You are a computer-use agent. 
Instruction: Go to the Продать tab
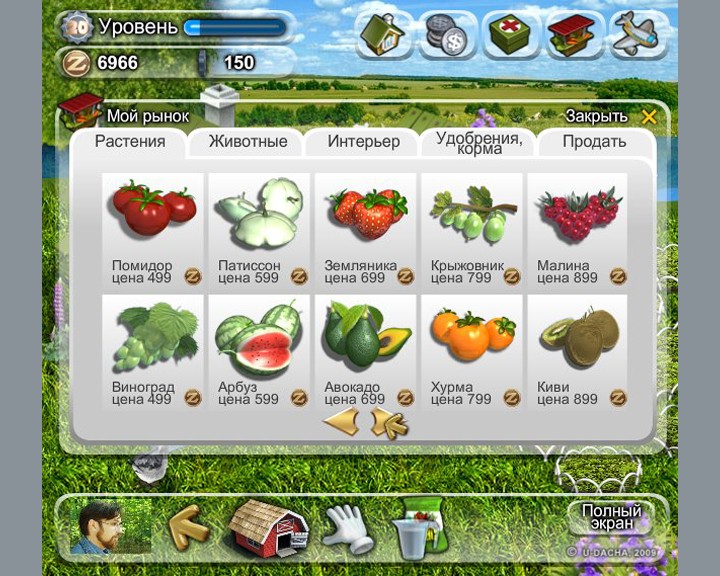pyautogui.click(x=594, y=142)
